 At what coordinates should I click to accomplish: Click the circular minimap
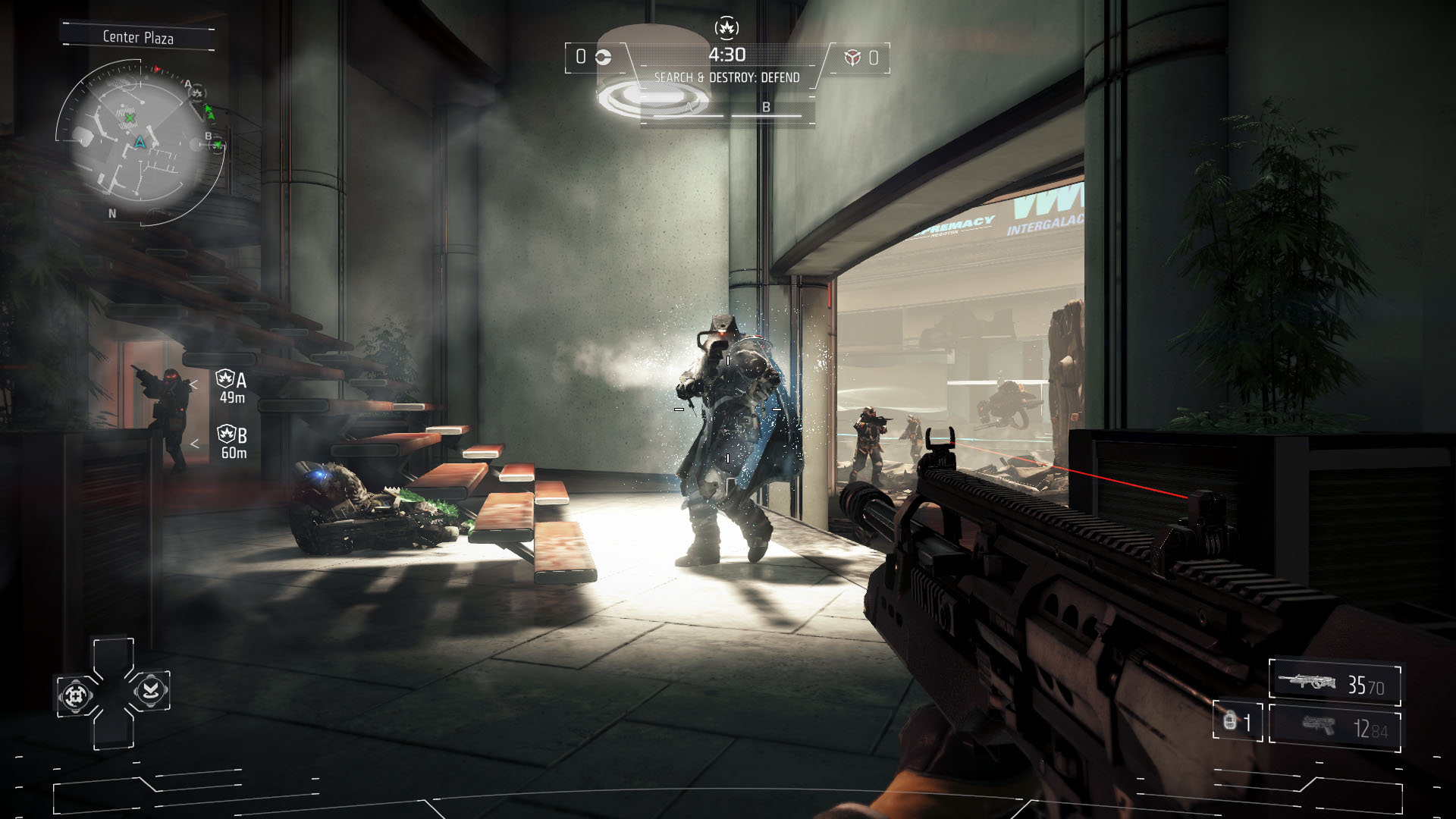[136, 141]
